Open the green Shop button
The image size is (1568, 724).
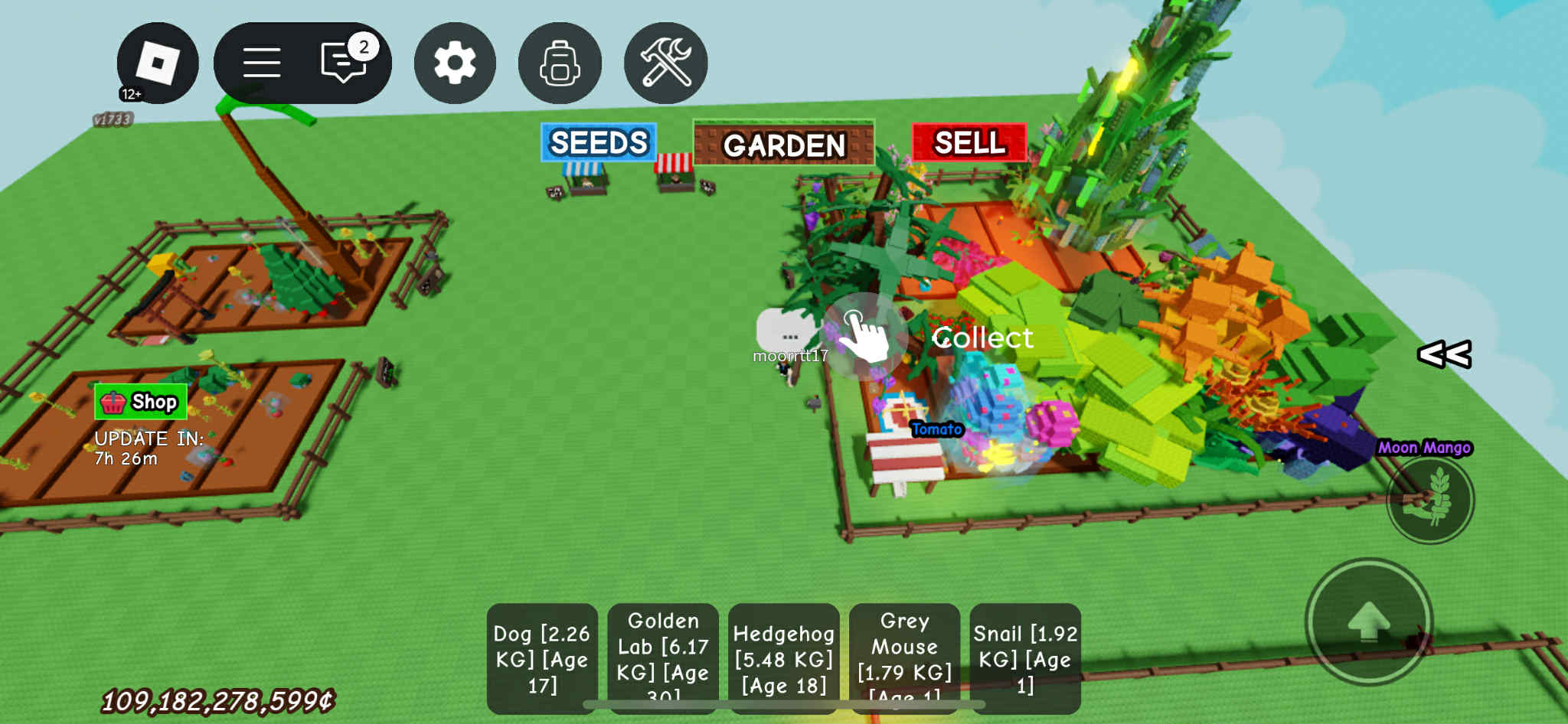[141, 402]
